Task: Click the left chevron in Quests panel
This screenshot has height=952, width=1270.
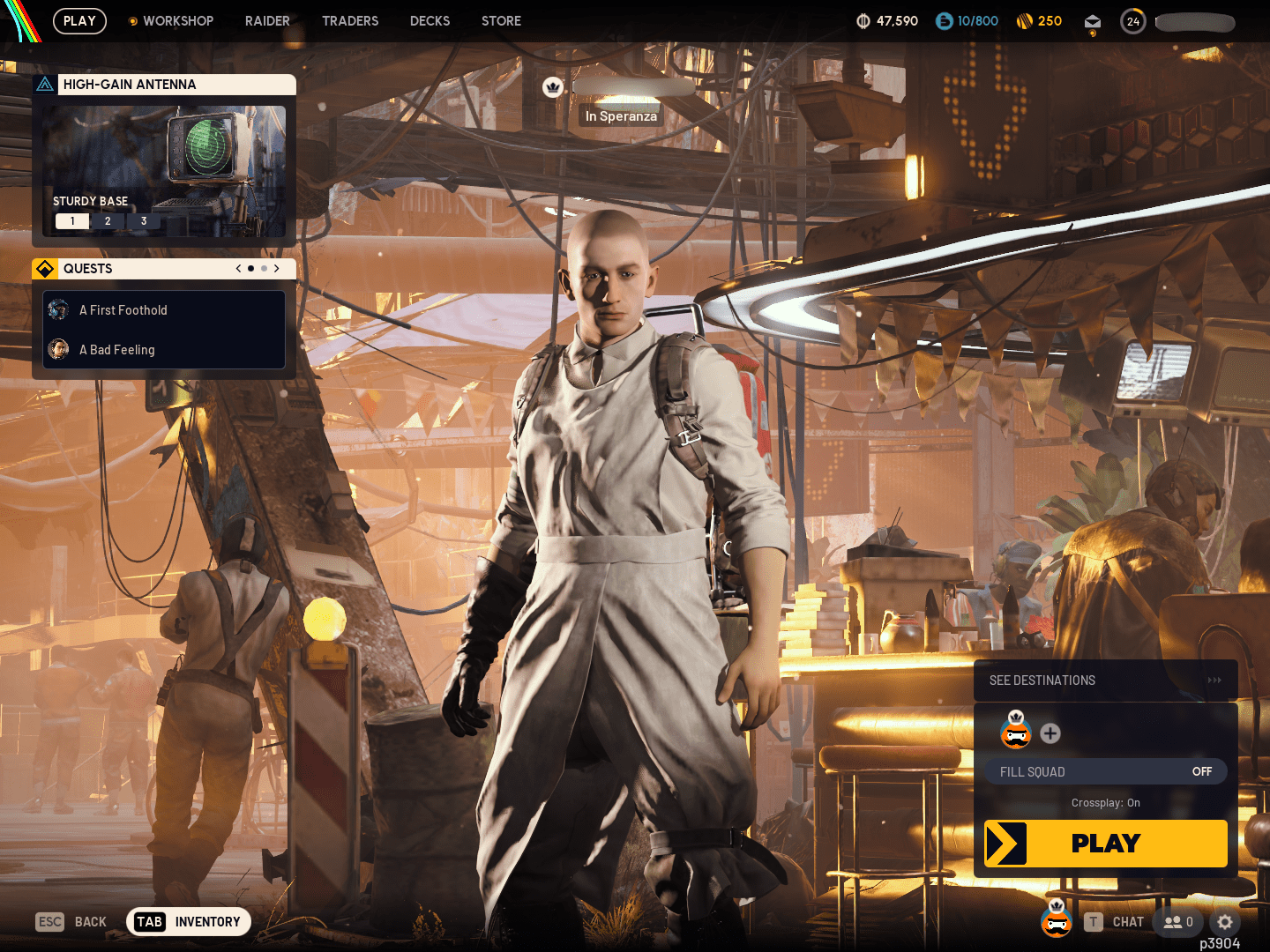Action: pos(237,269)
